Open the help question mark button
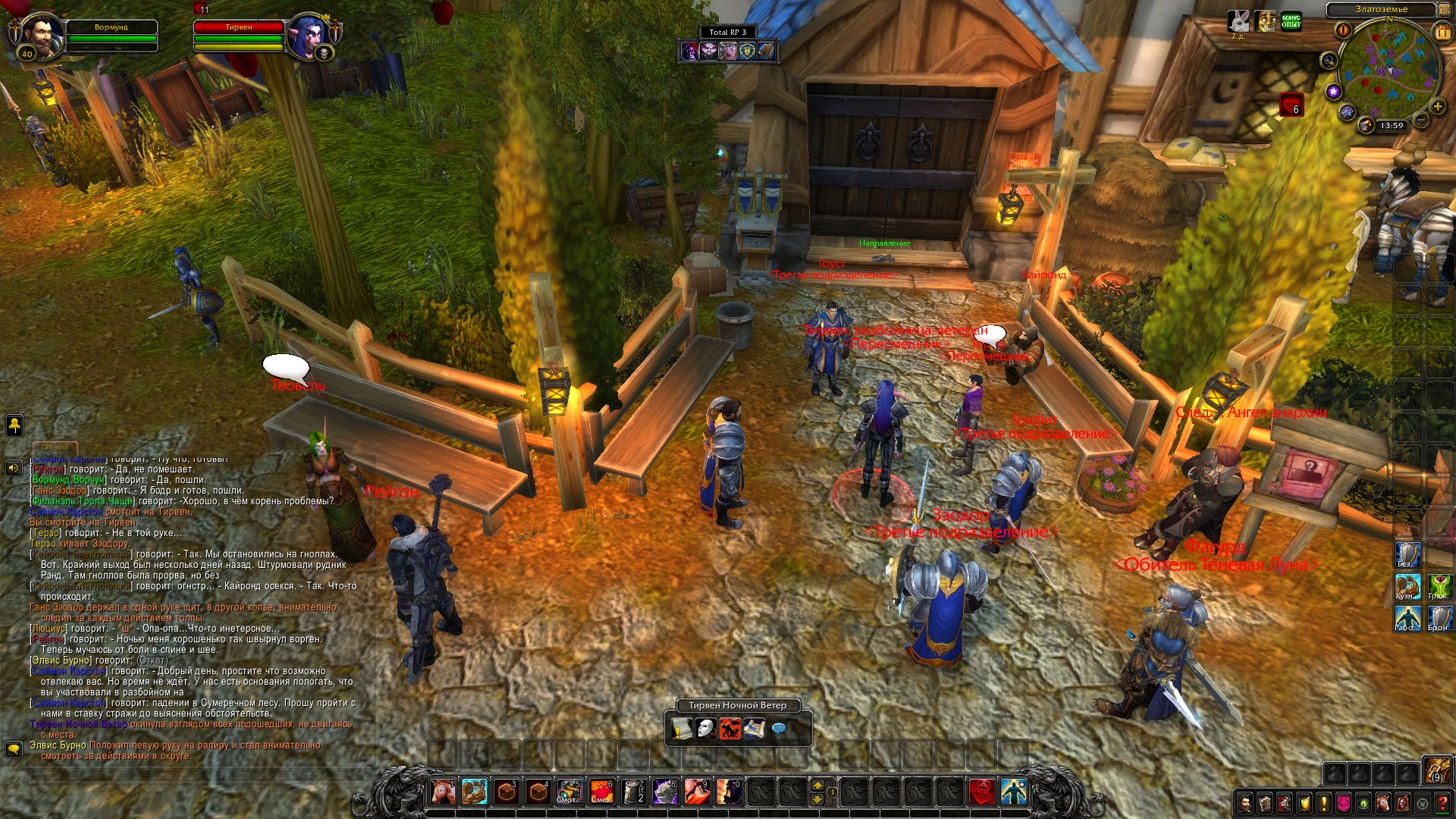This screenshot has height=819, width=1456. click(x=1442, y=802)
